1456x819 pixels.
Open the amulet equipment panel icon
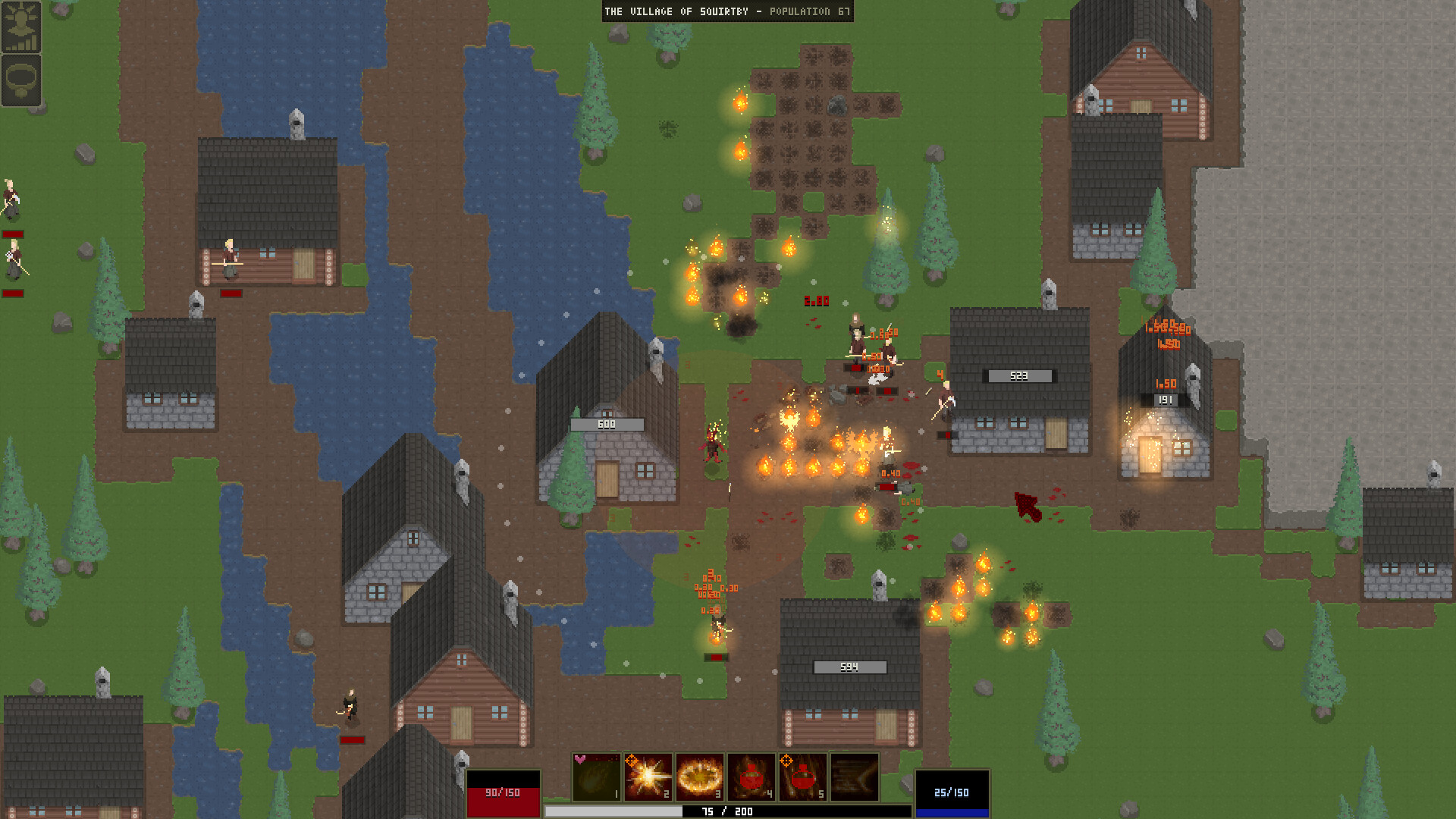click(x=20, y=80)
